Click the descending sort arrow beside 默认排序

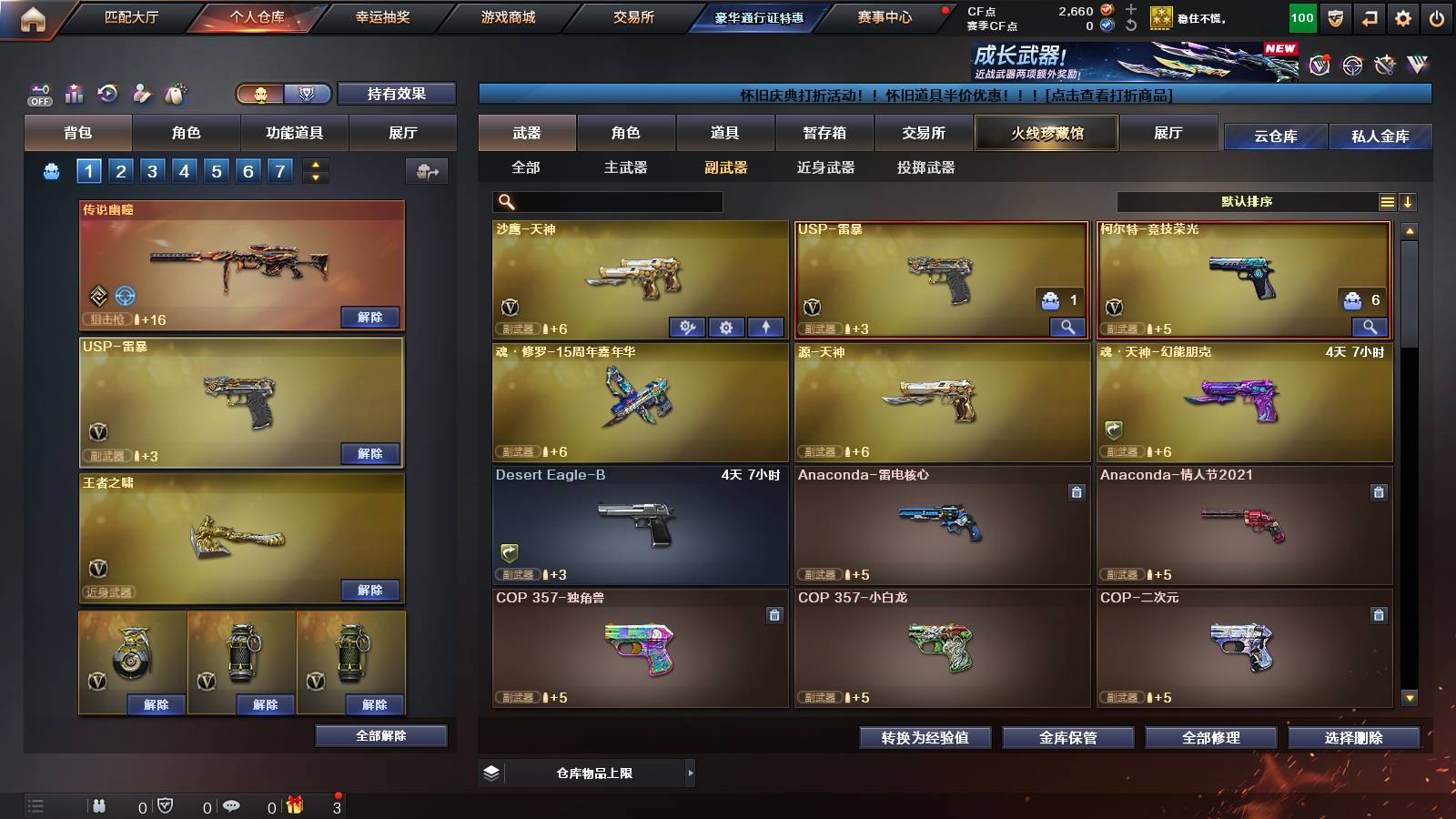click(x=1410, y=201)
